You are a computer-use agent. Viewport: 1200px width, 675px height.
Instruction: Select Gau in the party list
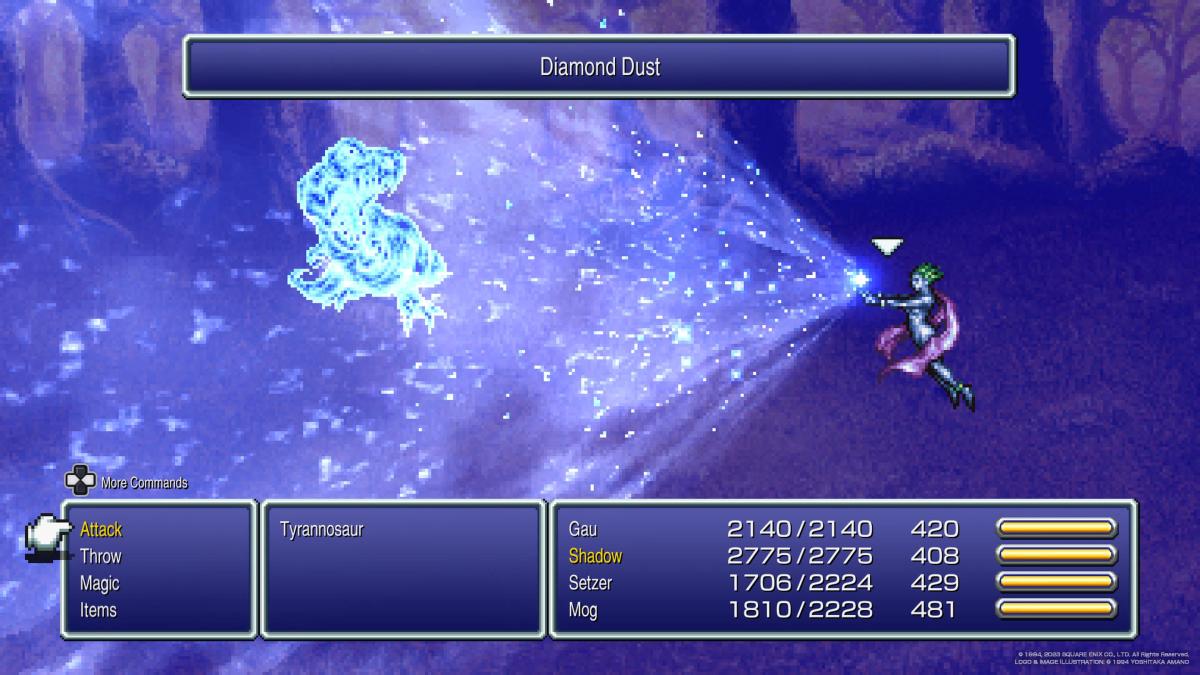click(x=583, y=529)
